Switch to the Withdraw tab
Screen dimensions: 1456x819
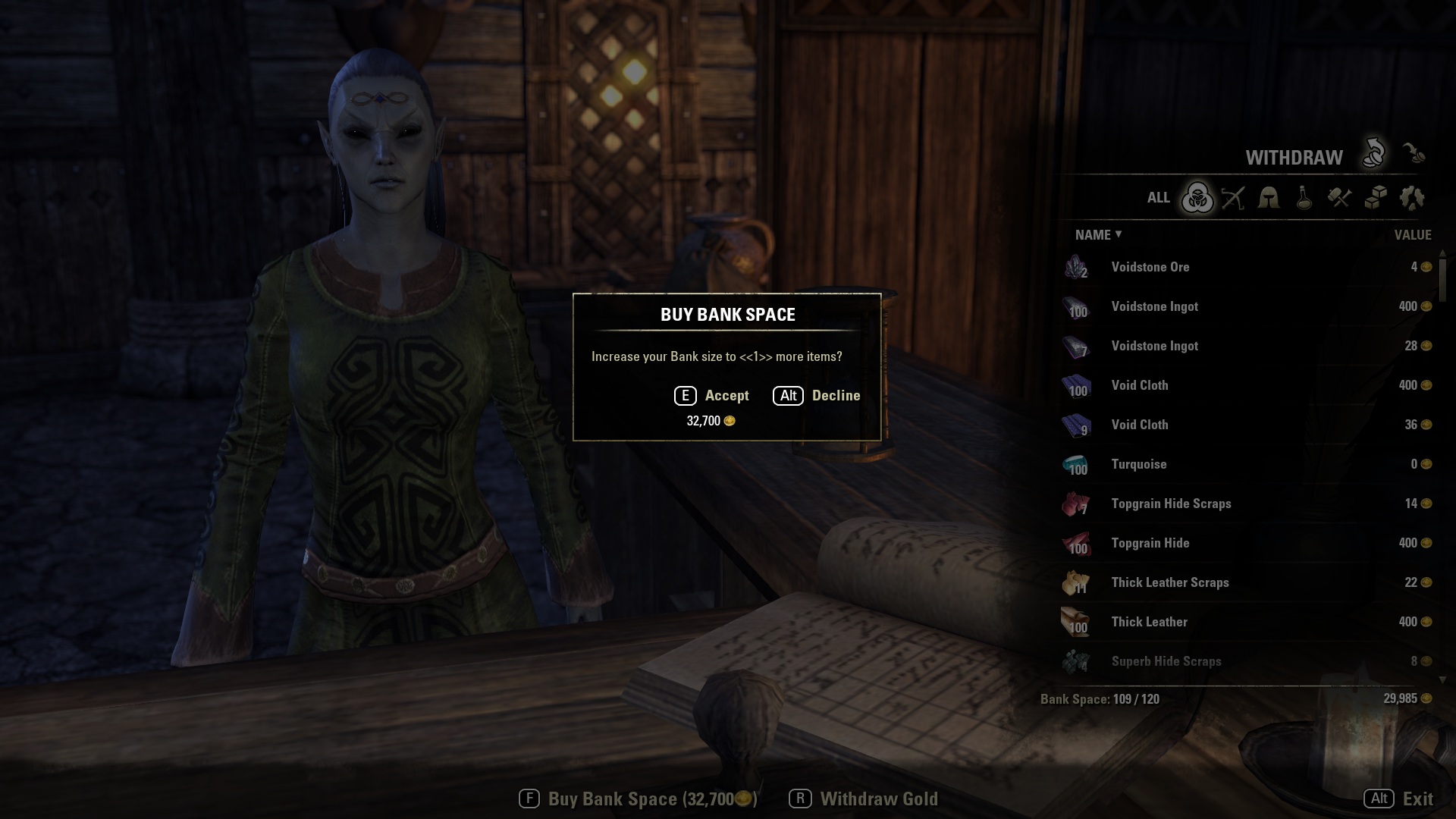tap(1373, 154)
